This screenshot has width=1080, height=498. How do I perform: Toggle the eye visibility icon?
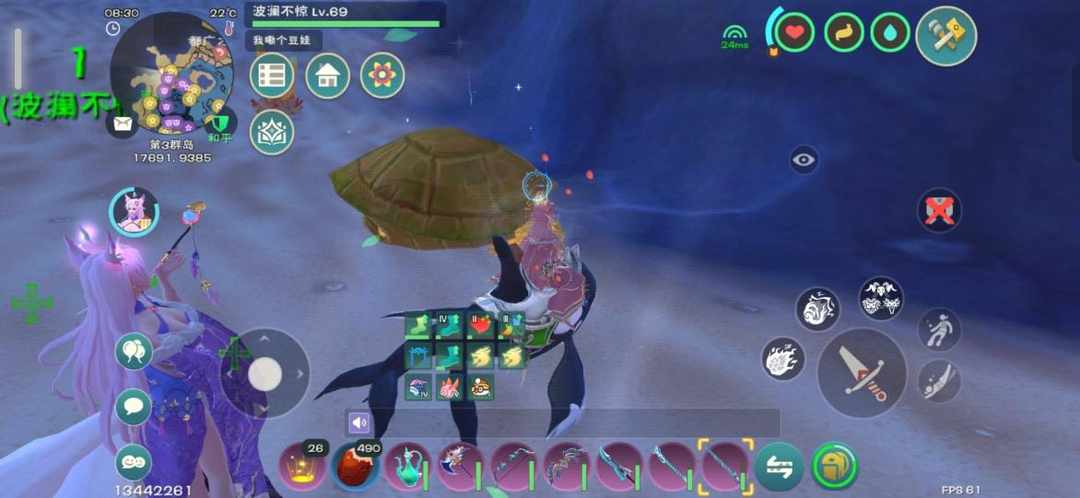804,159
